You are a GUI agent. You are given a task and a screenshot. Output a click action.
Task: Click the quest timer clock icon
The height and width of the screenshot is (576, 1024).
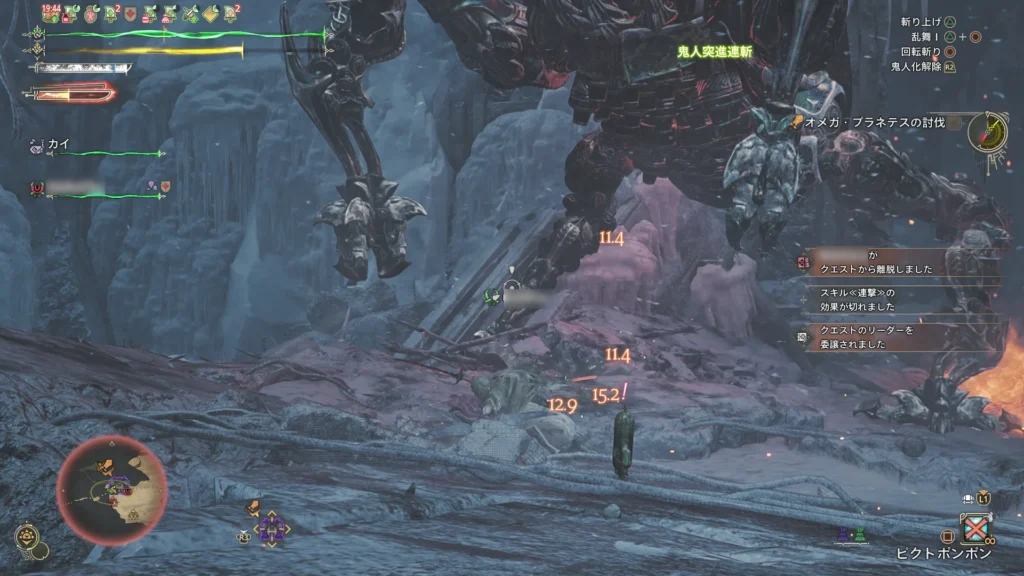(988, 131)
